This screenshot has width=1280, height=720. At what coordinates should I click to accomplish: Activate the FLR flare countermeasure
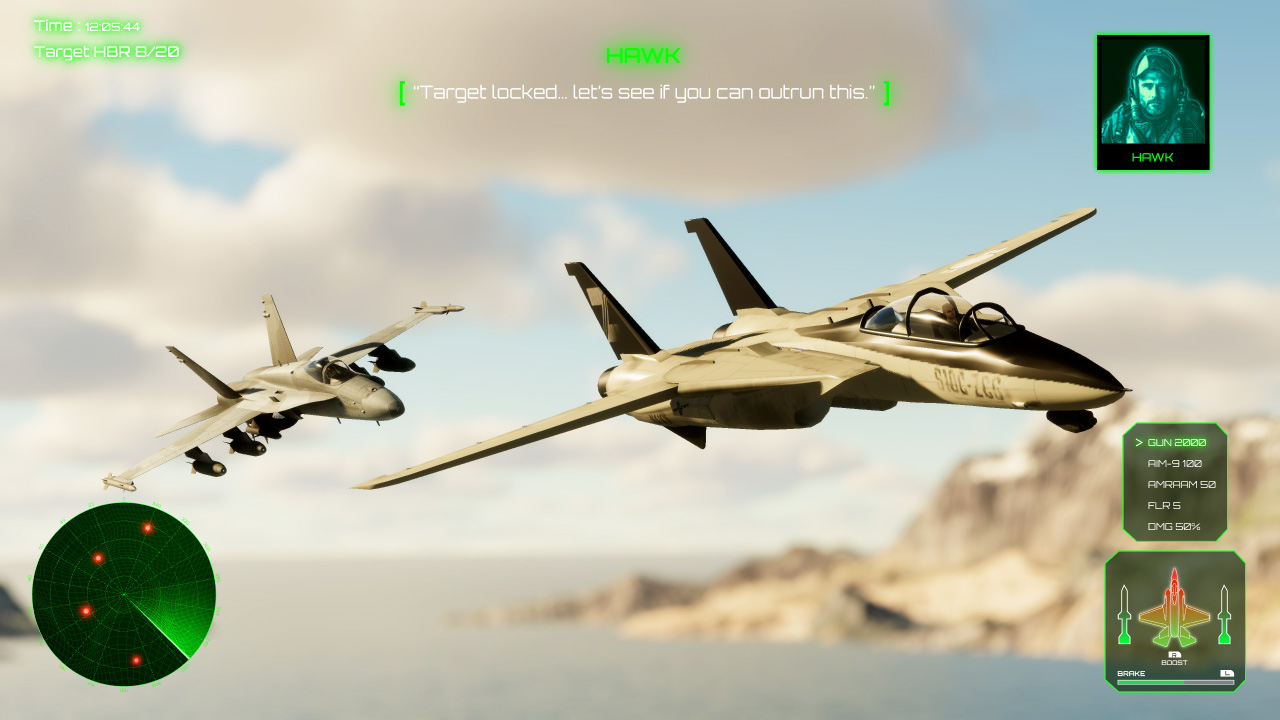point(1163,507)
